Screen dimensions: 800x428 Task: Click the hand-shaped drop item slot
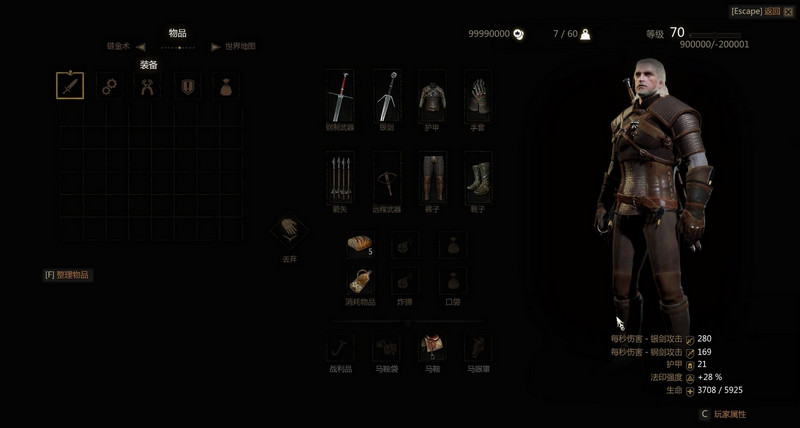(x=289, y=231)
